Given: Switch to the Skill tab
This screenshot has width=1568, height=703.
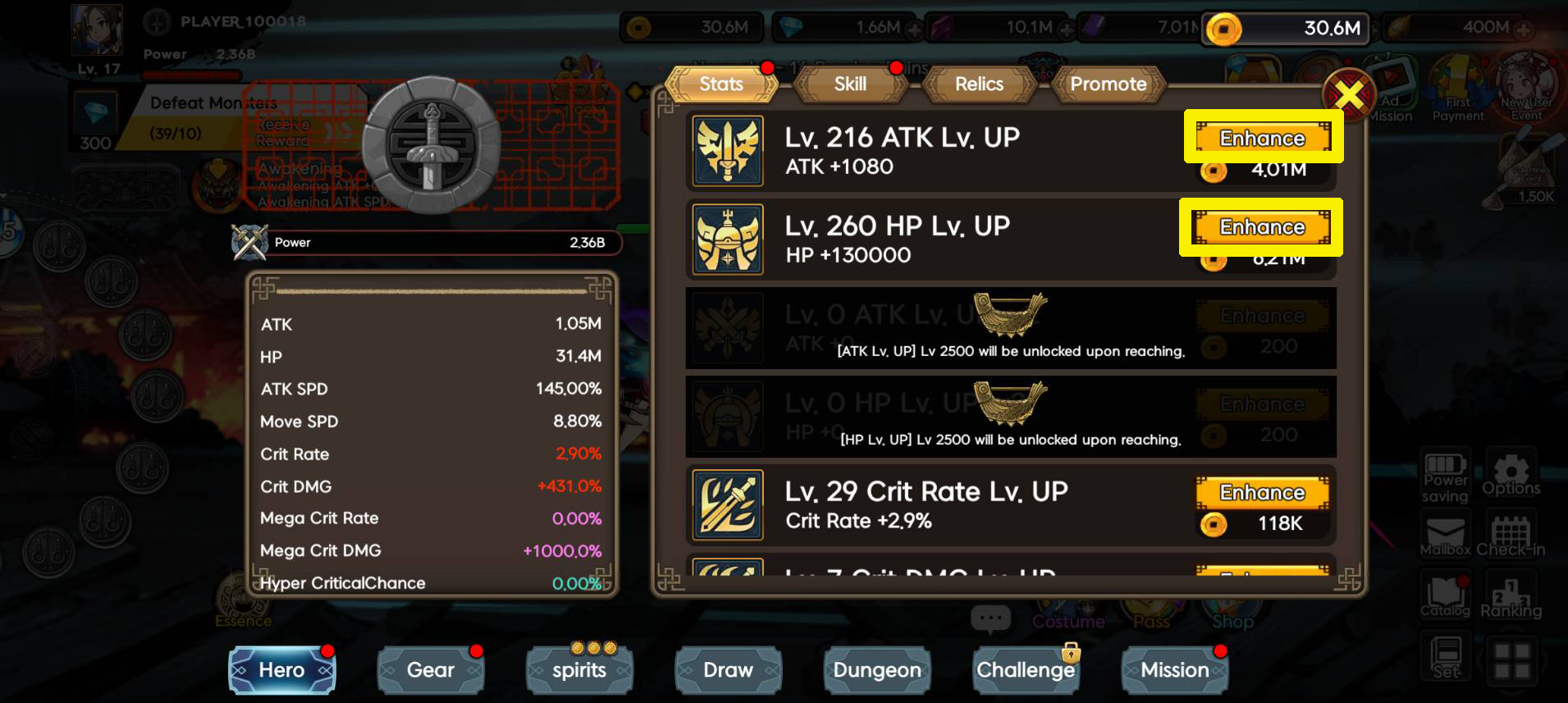Looking at the screenshot, I should click(850, 84).
